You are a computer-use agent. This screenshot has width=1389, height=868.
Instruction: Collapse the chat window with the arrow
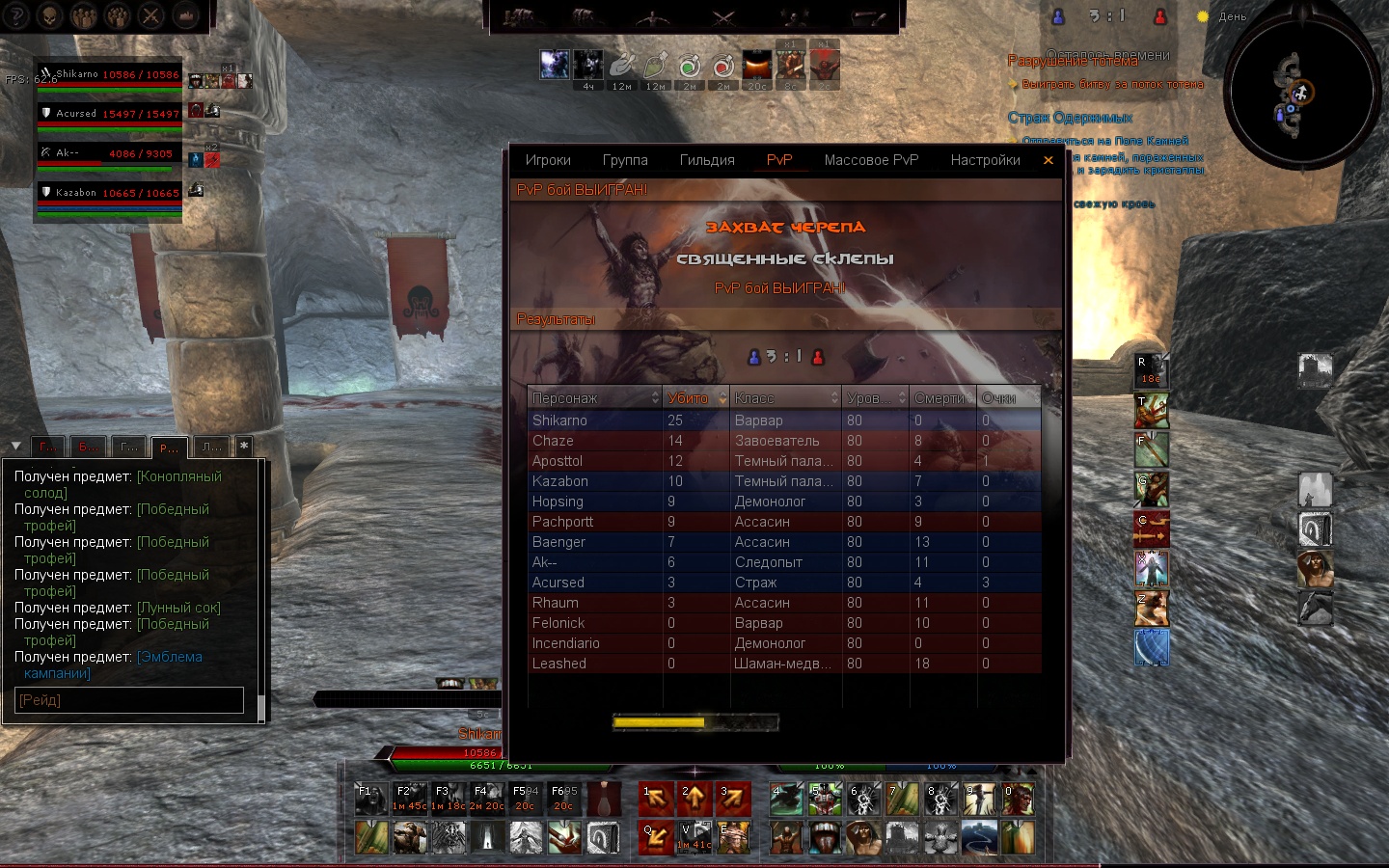coord(15,446)
